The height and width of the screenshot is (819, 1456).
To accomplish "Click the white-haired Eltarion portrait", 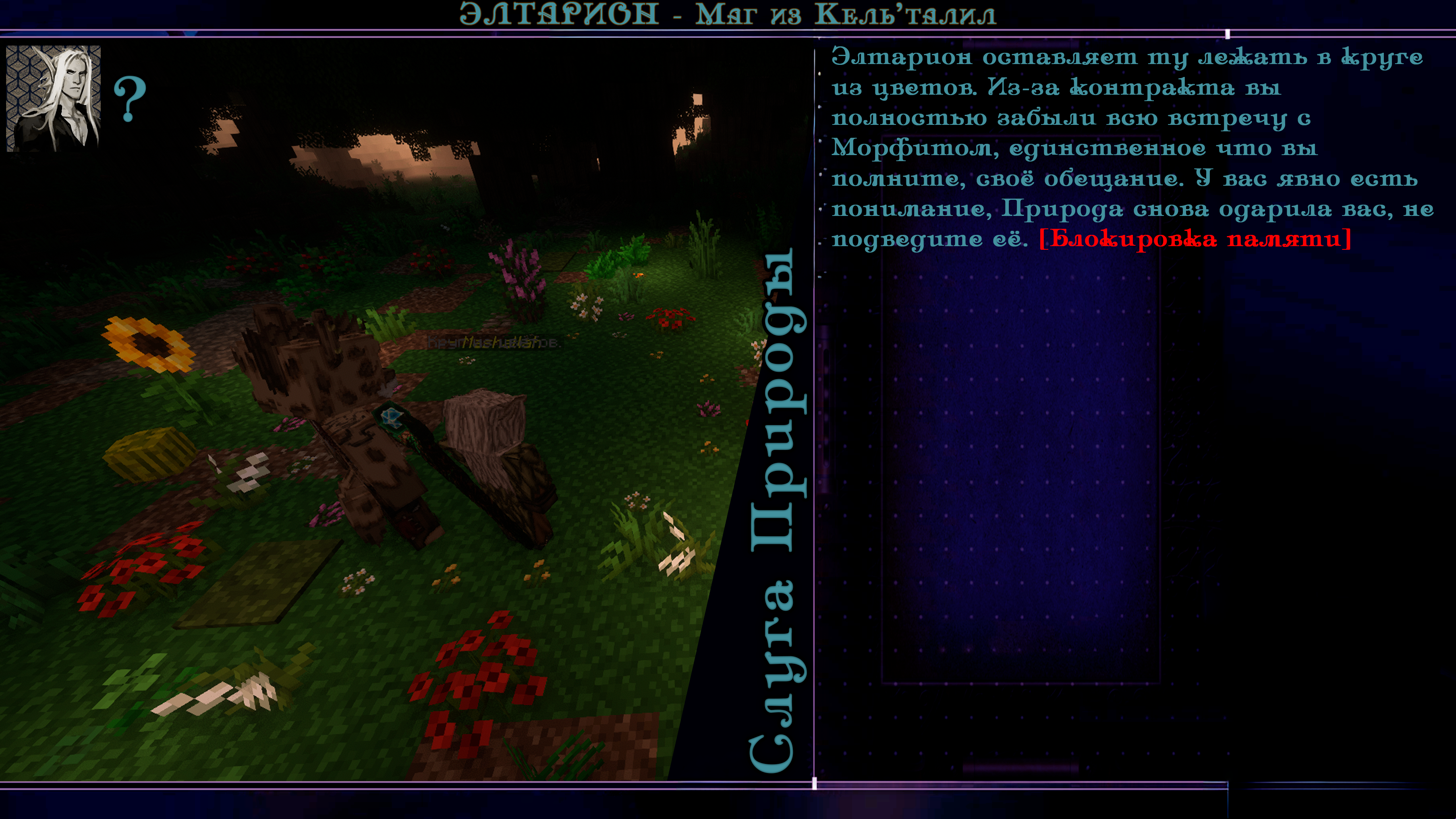I will 53,98.
